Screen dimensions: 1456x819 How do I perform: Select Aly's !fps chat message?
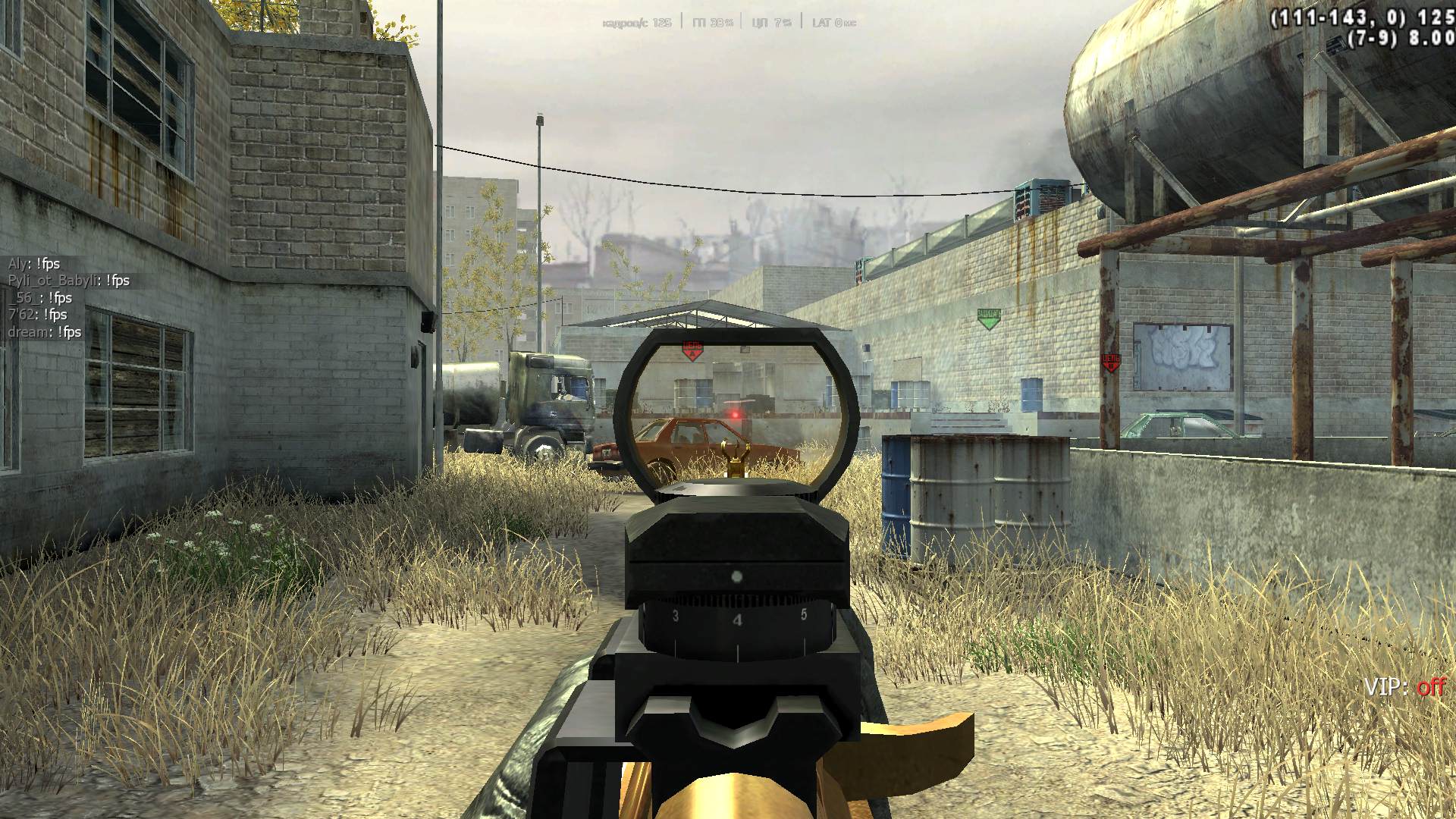pos(34,264)
